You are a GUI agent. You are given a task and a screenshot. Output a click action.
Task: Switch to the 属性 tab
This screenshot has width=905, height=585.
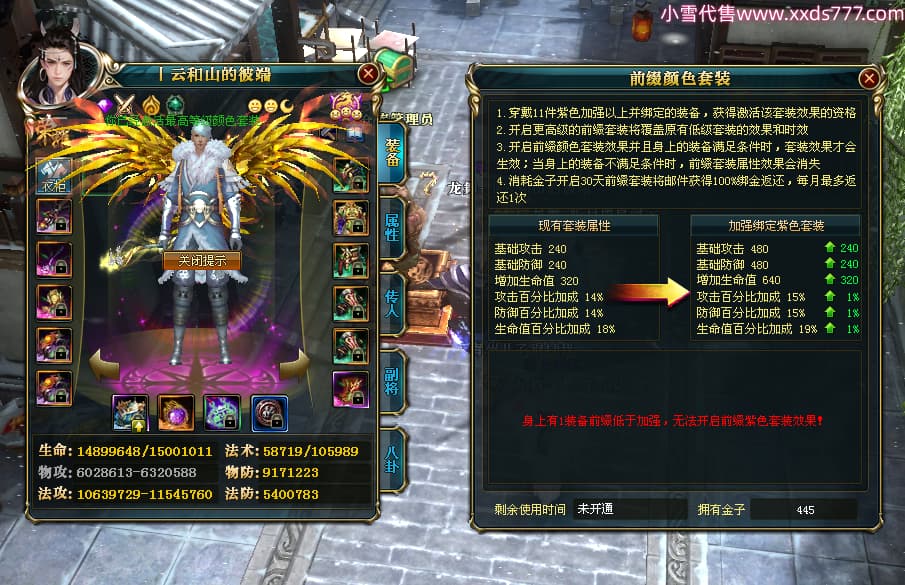(x=392, y=233)
